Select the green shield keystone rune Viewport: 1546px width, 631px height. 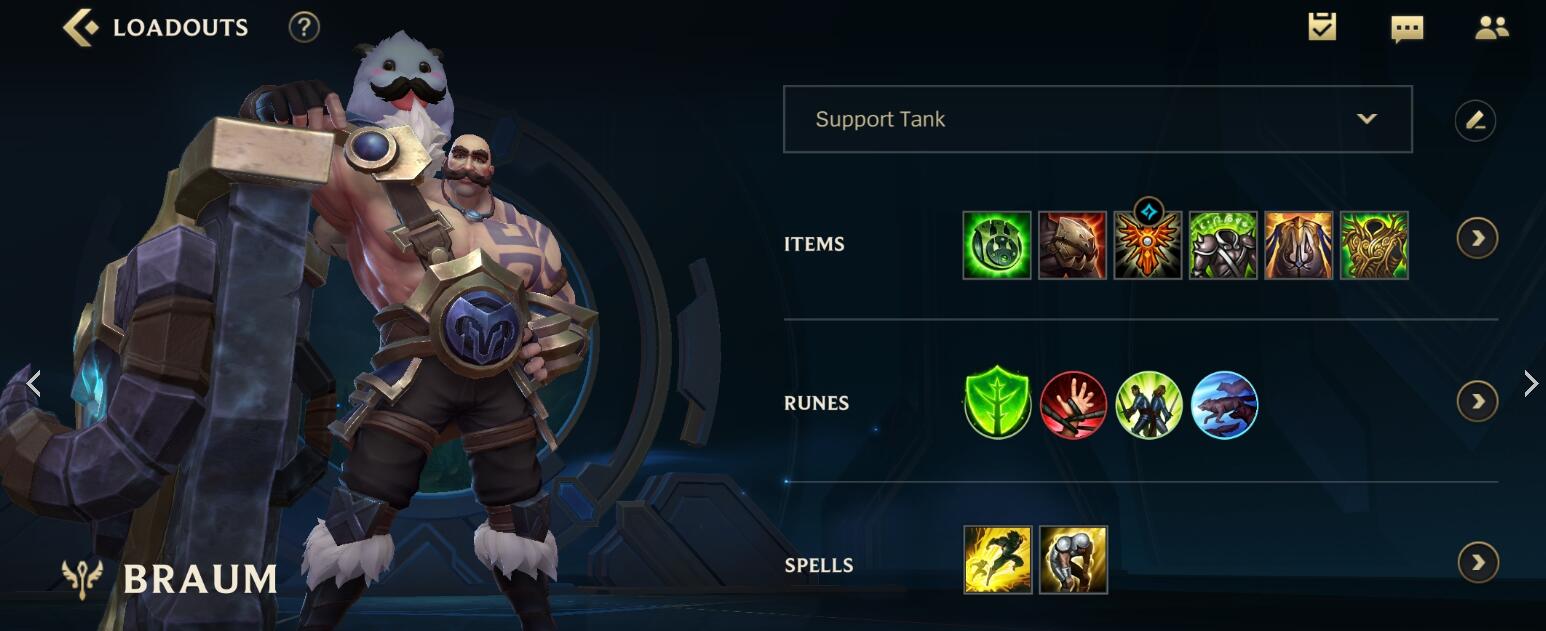click(997, 405)
